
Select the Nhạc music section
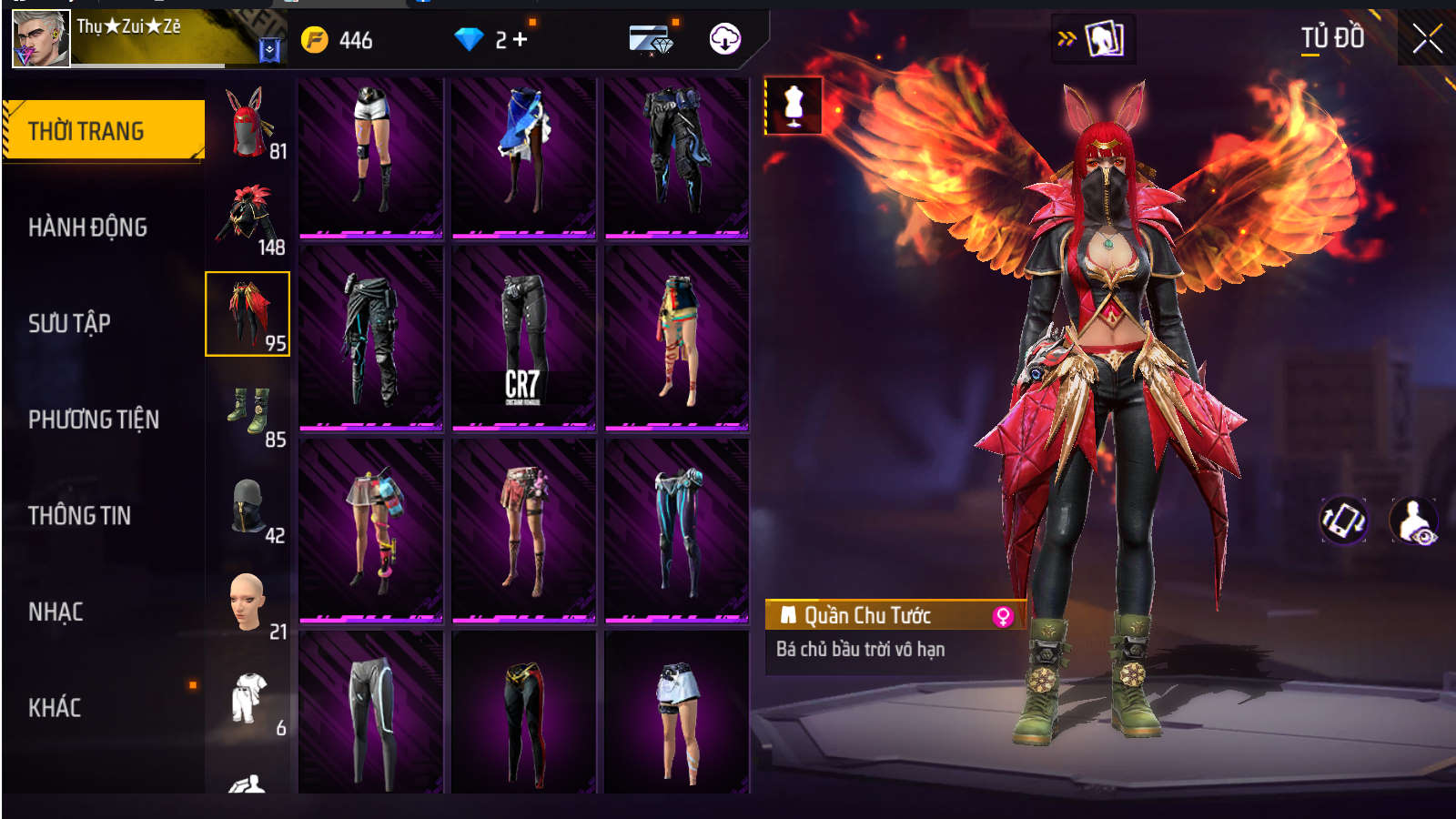(x=56, y=612)
